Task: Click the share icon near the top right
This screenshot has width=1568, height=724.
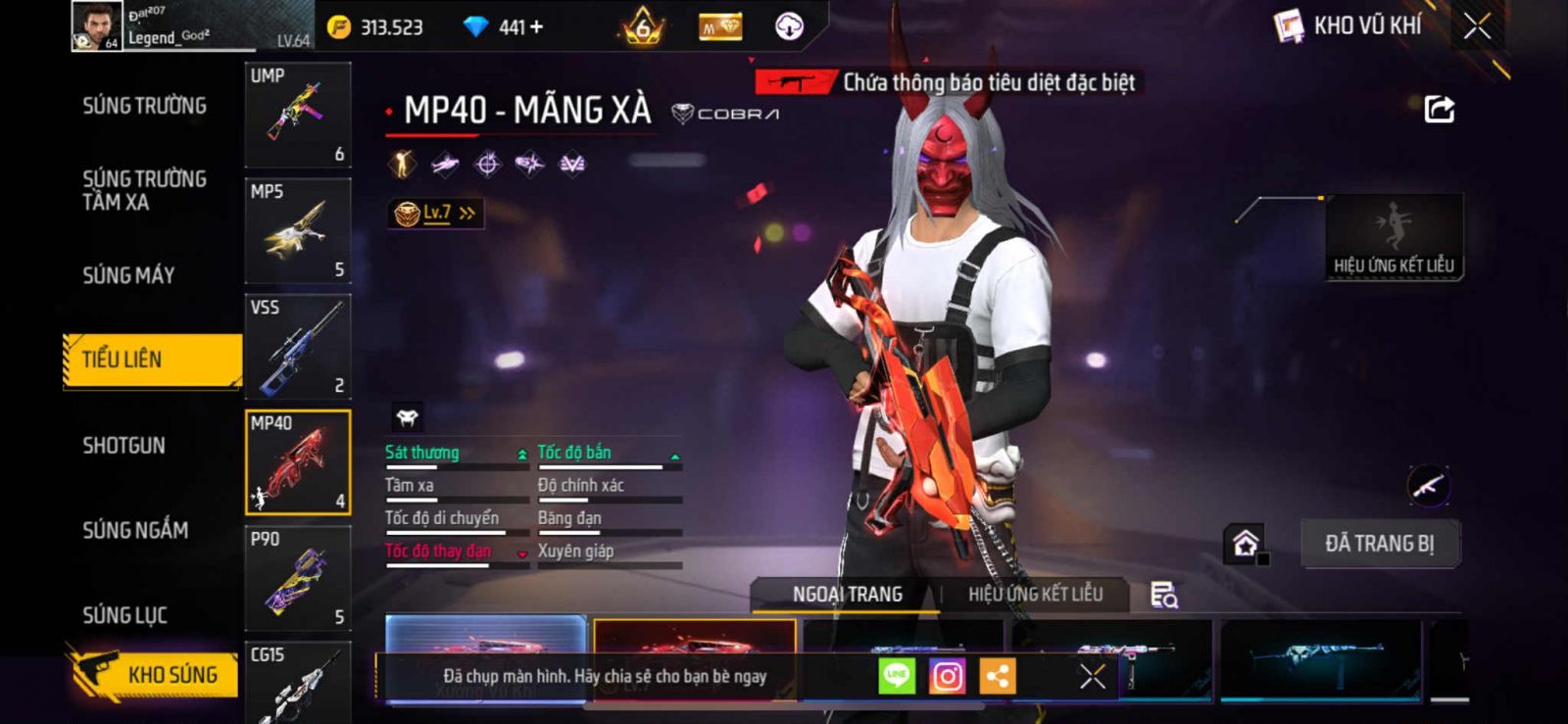Action: (x=1439, y=109)
